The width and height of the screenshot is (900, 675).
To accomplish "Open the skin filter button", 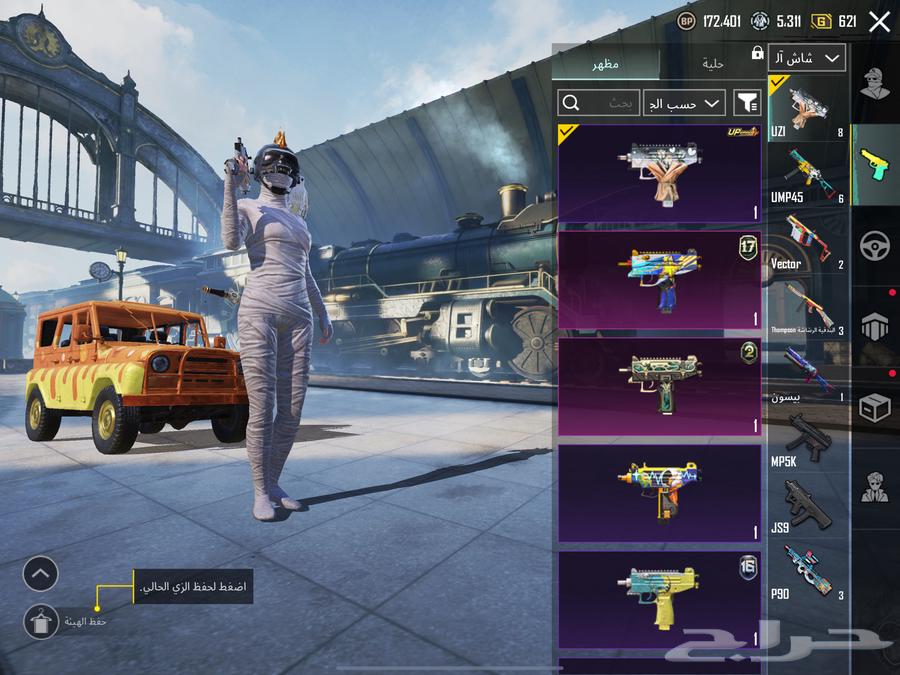I will pos(747,102).
